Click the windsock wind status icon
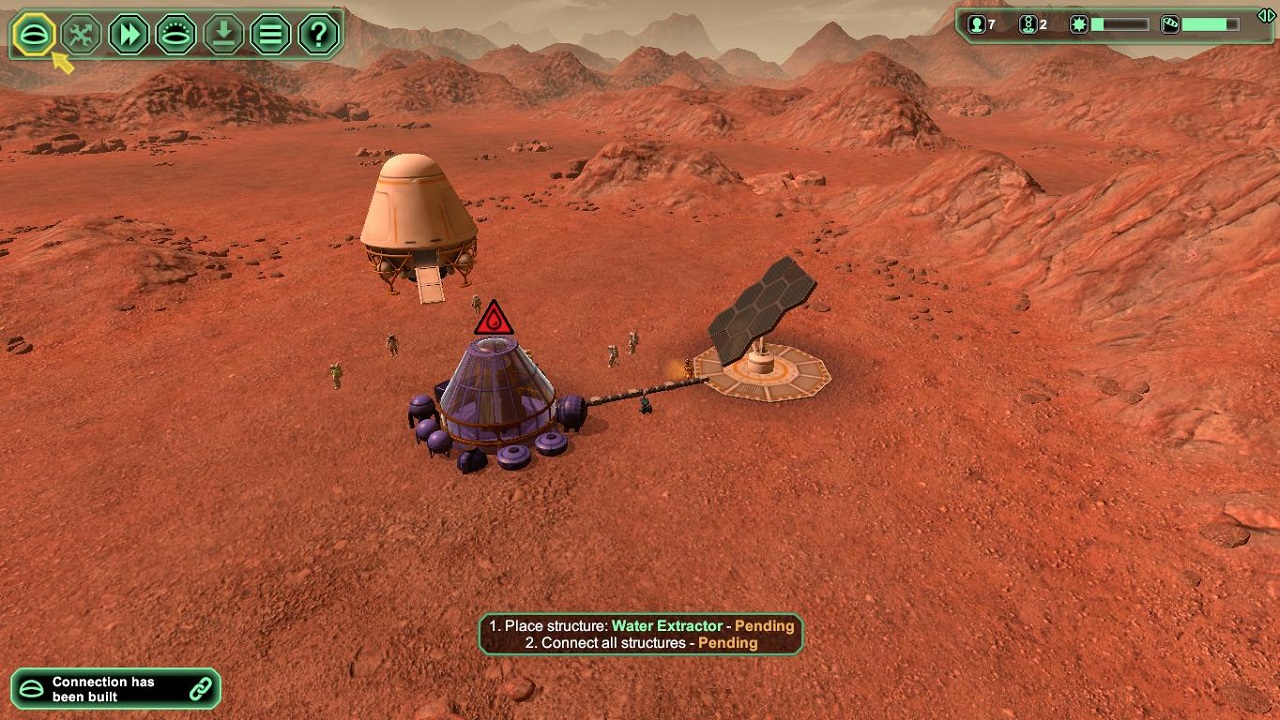Image resolution: width=1280 pixels, height=720 pixels. [x=1170, y=25]
